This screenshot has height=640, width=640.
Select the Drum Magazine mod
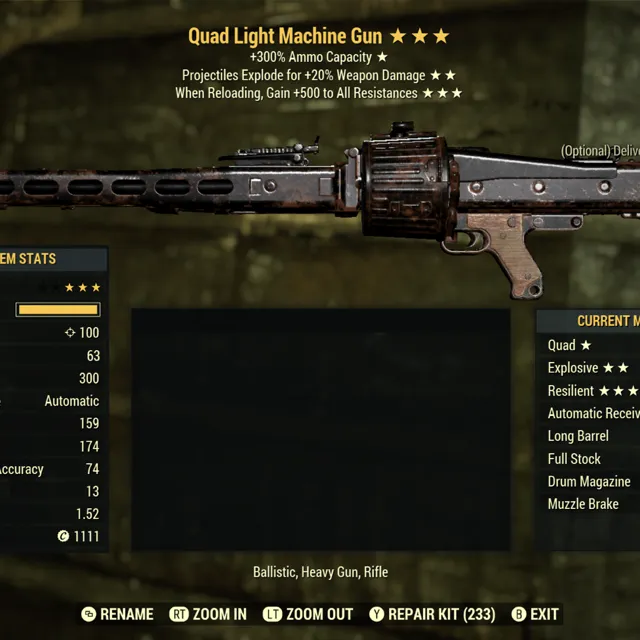coord(589,481)
